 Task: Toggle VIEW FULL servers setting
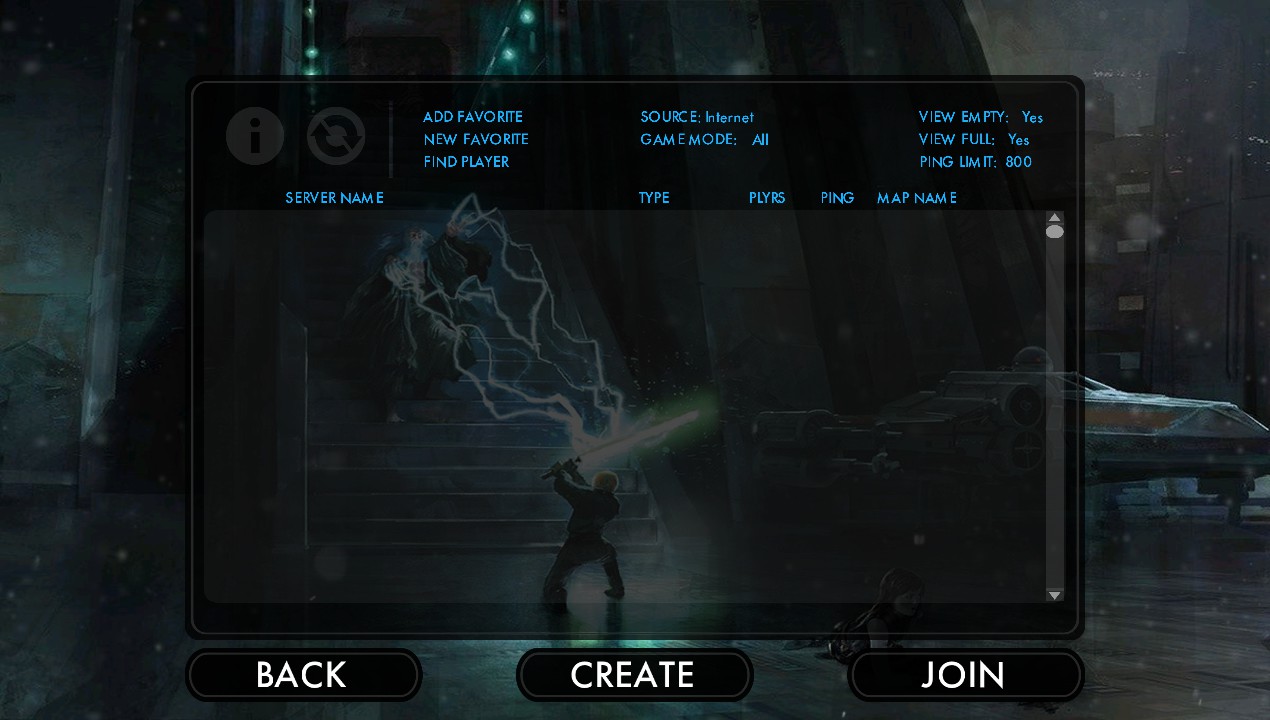(973, 140)
